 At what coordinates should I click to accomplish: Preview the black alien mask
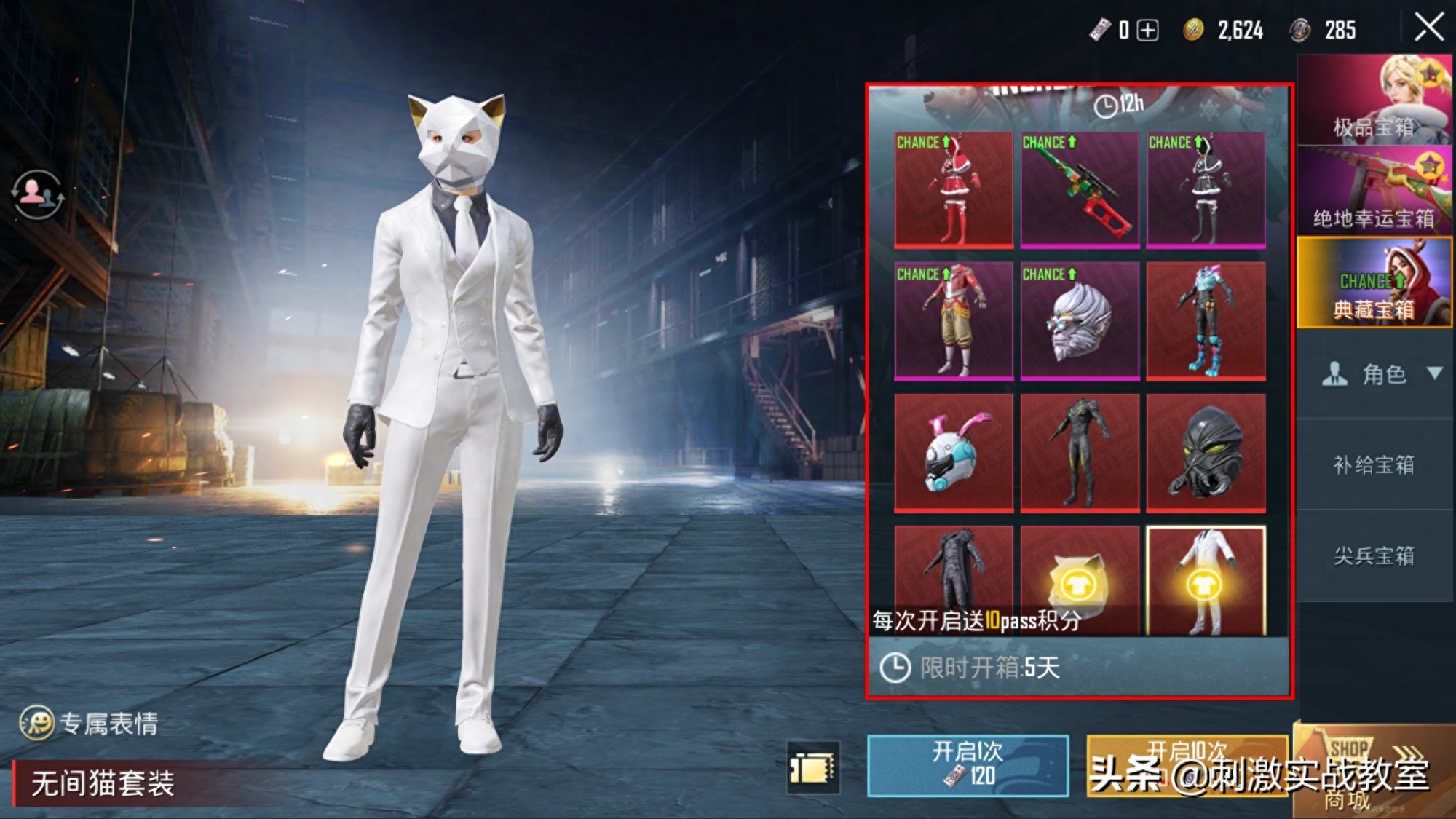click(1206, 452)
